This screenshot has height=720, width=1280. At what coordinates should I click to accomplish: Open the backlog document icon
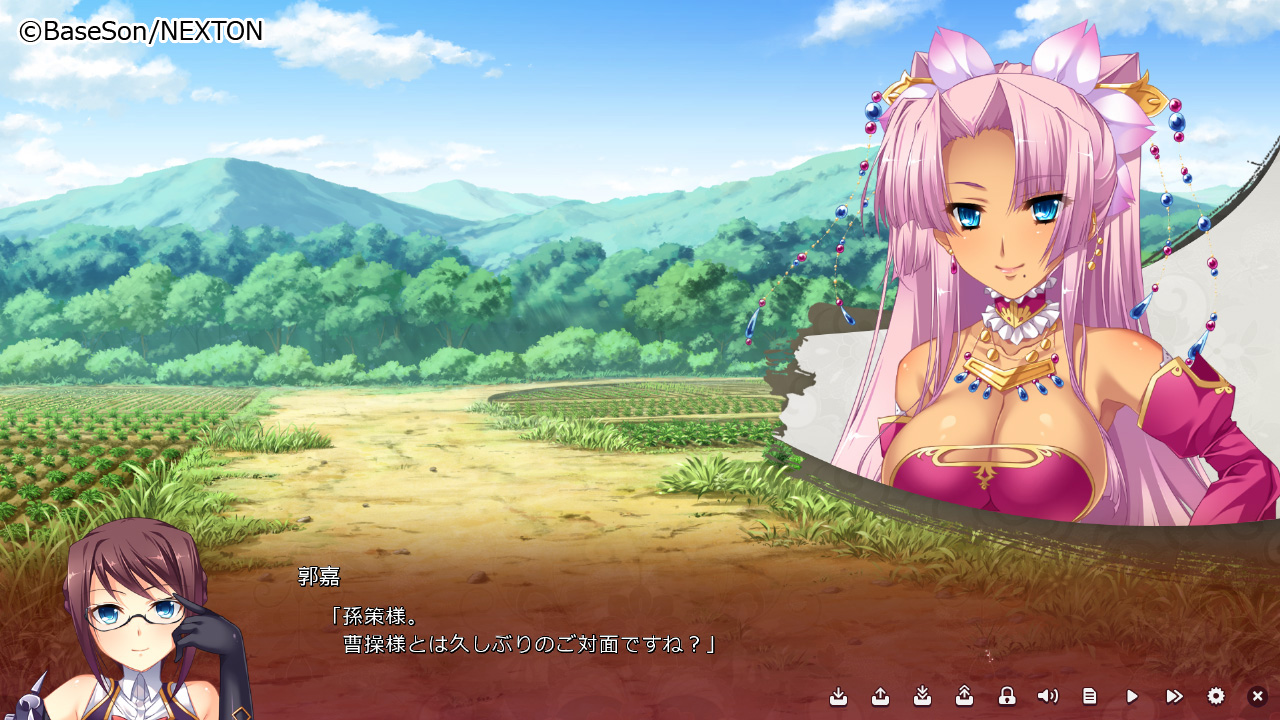(x=1090, y=696)
